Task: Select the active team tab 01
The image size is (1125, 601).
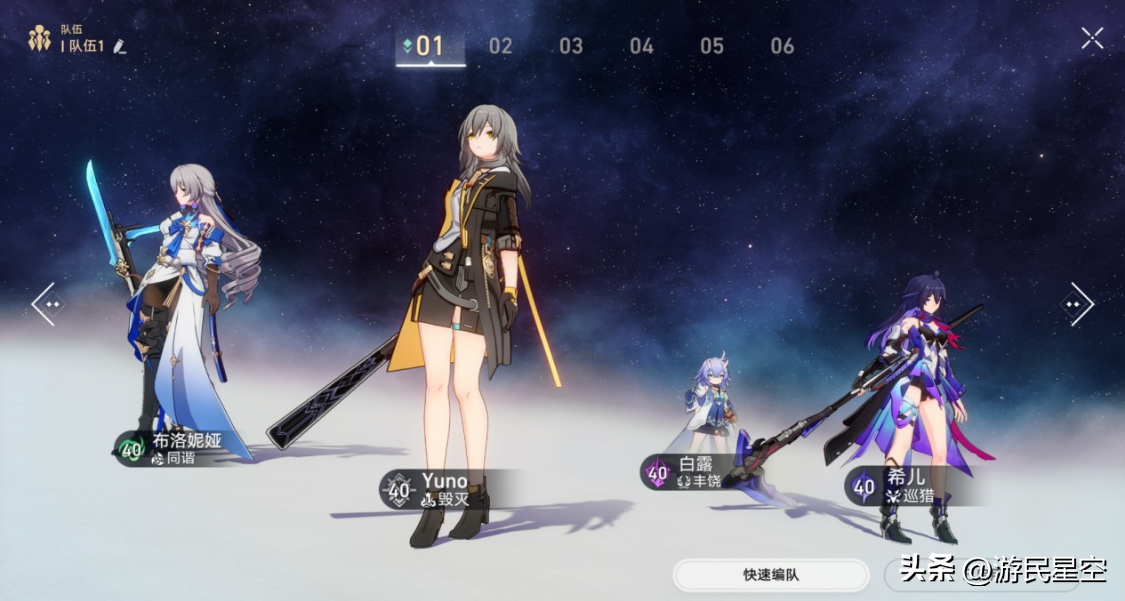Action: click(x=430, y=46)
